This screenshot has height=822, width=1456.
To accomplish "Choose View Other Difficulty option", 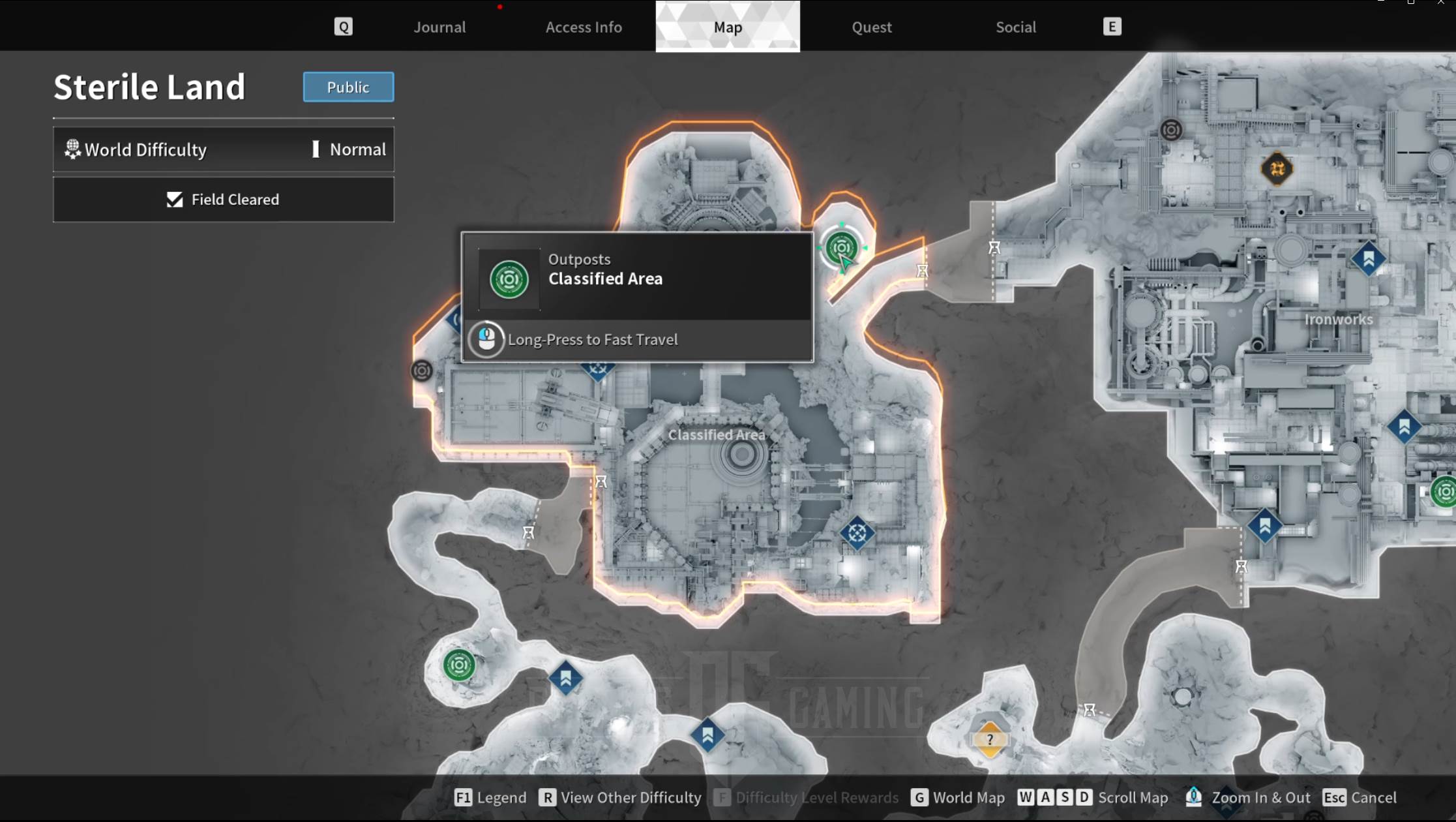I will [620, 797].
